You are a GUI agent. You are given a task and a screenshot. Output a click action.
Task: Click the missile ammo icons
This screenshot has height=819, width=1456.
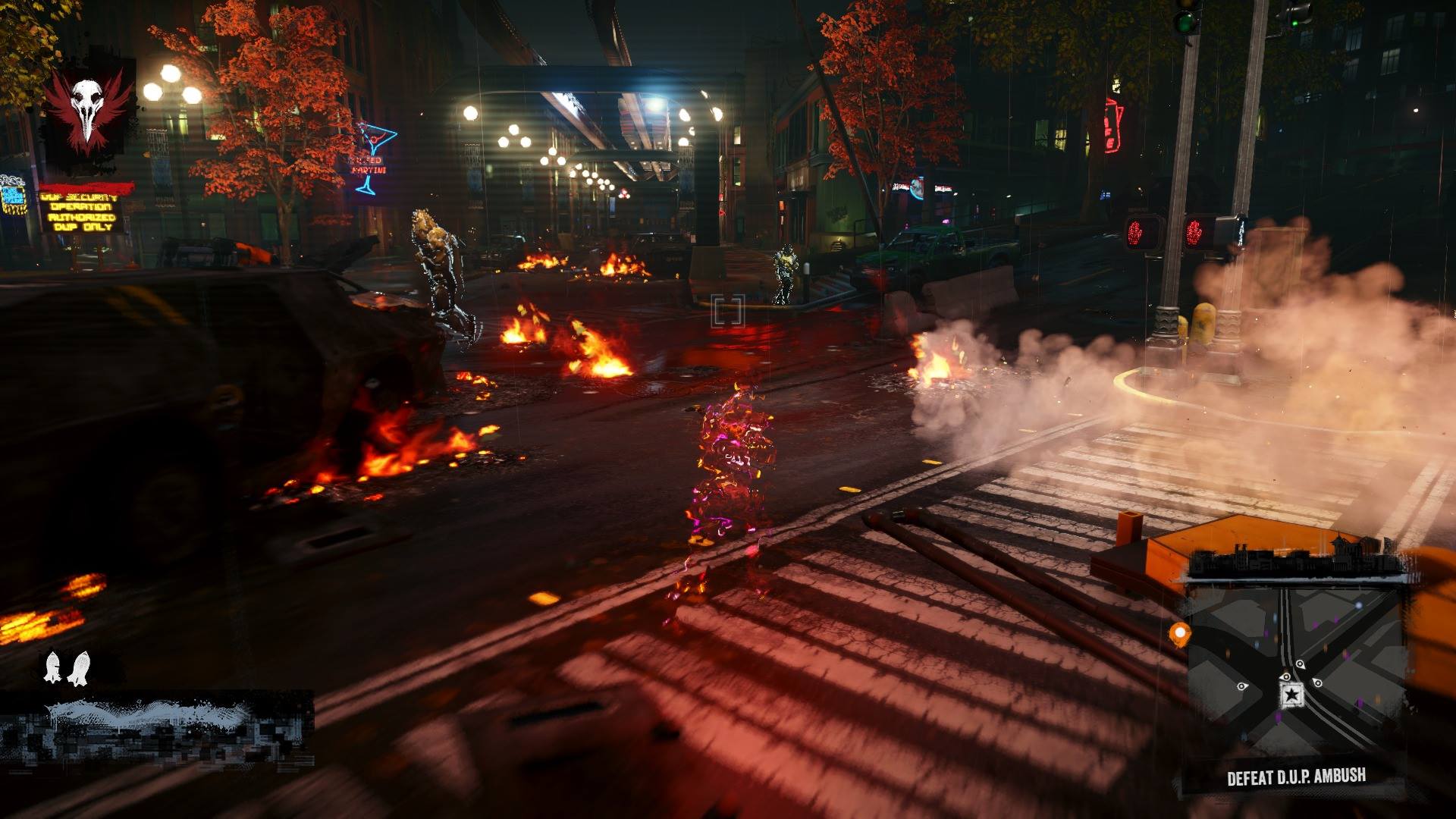pos(66,667)
